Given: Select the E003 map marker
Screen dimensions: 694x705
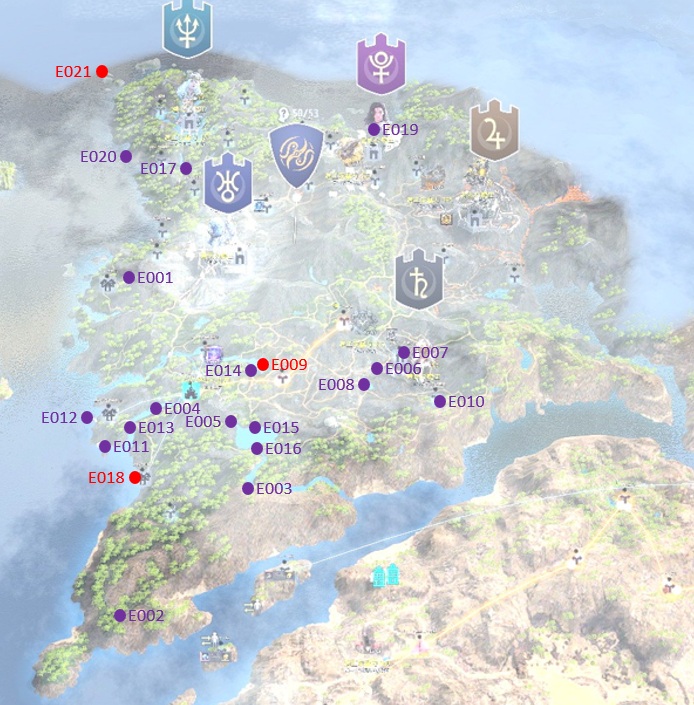Looking at the screenshot, I should click(248, 488).
